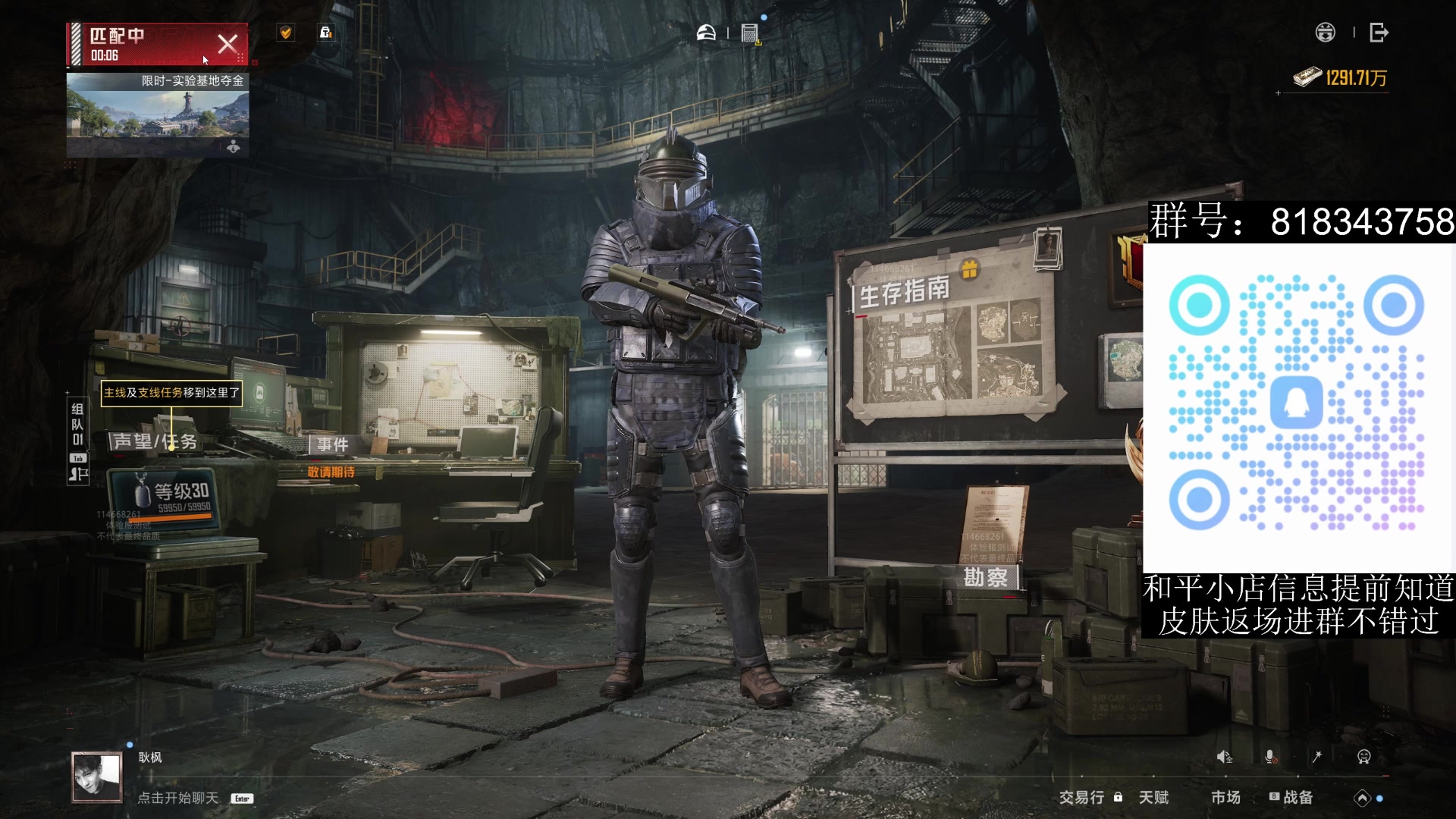The width and height of the screenshot is (1456, 819).
Task: Cancel matchmaking with the X button
Action: click(x=227, y=44)
